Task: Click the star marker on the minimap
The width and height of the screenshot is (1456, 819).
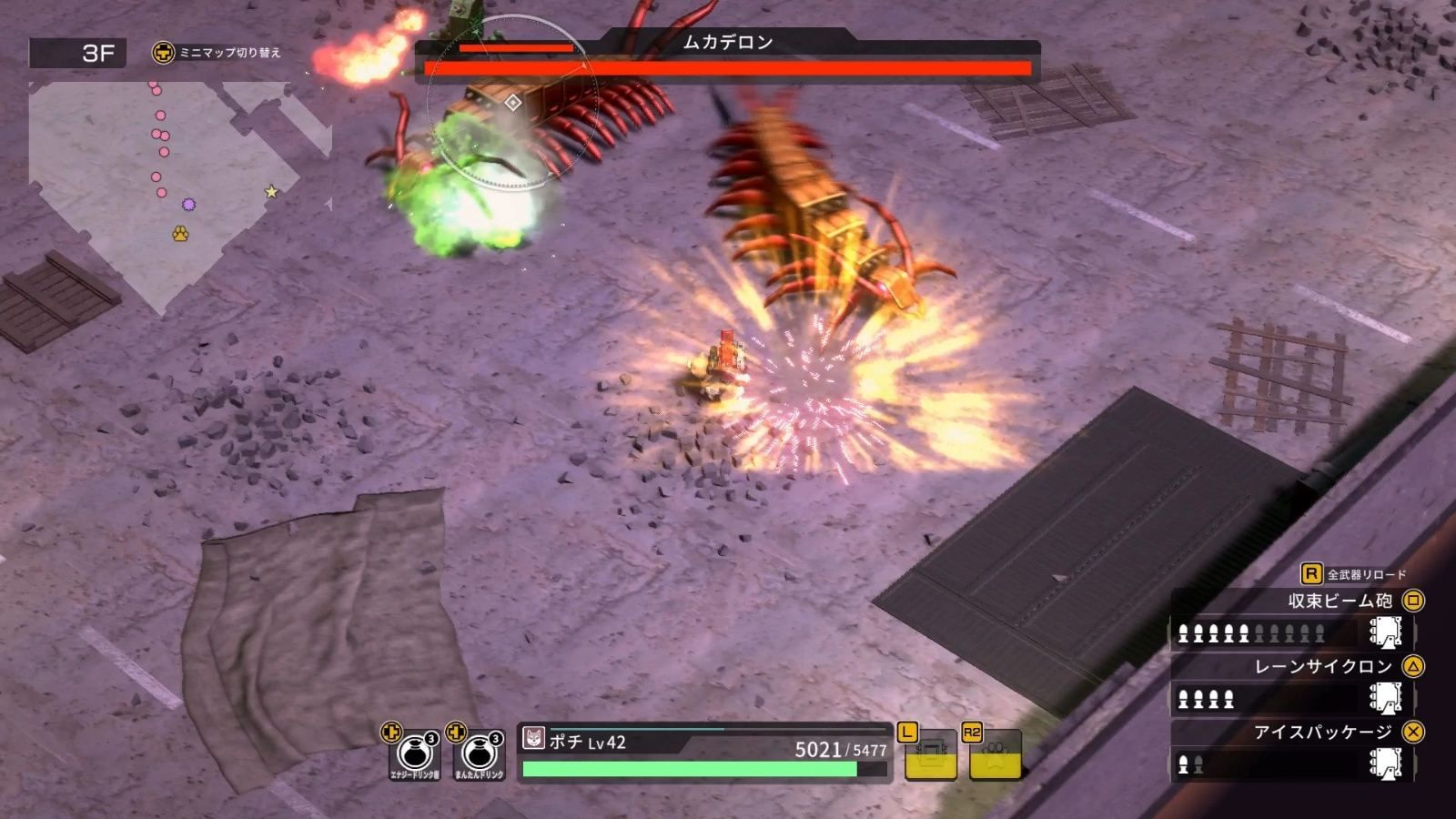Action: [270, 192]
